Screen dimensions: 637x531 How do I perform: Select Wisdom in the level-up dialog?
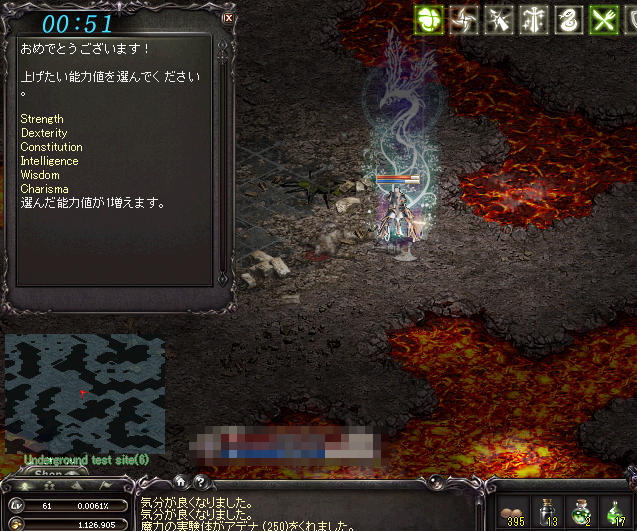[x=40, y=175]
